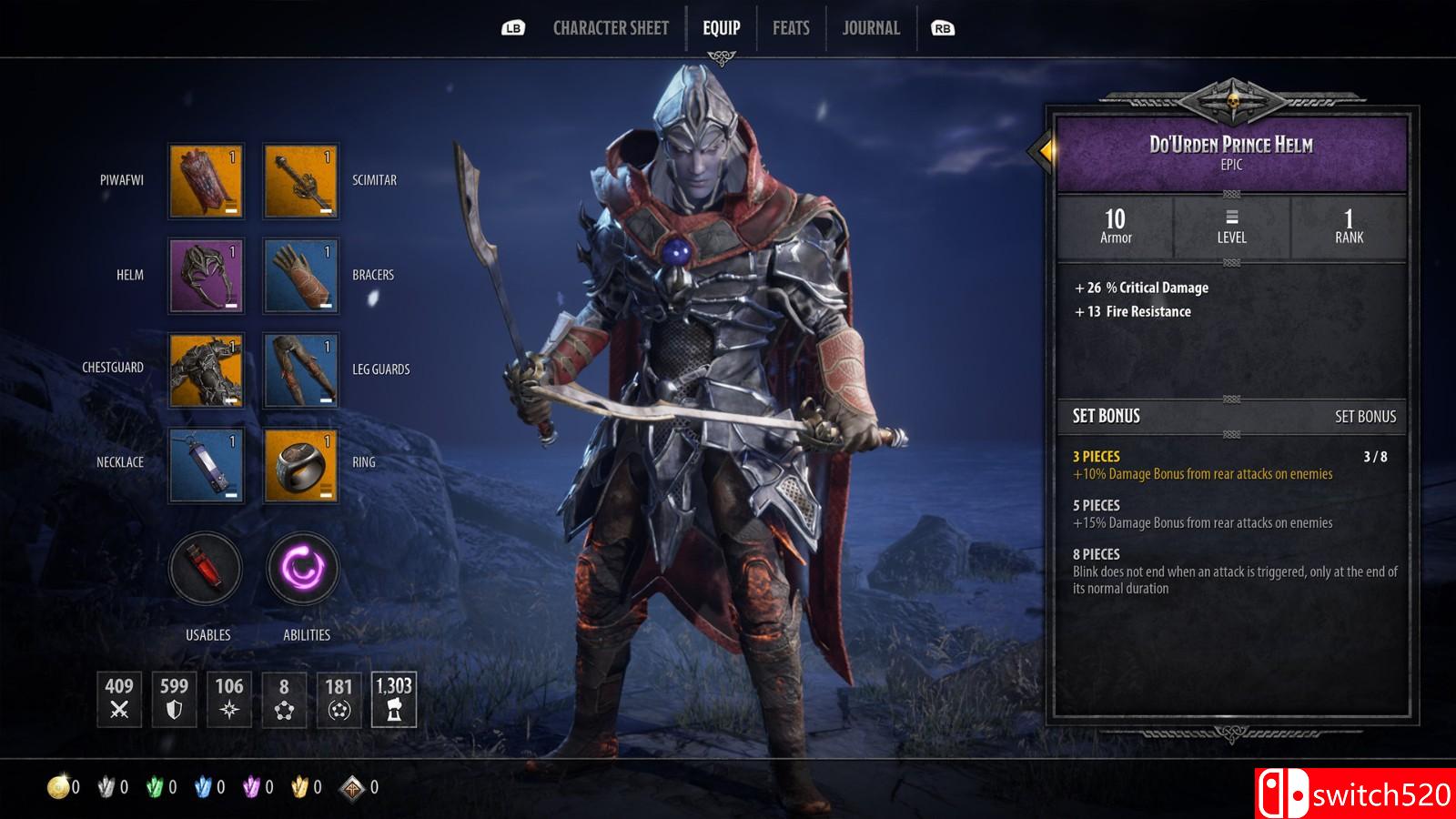Click the yellow arrow on item panel

(1046, 150)
